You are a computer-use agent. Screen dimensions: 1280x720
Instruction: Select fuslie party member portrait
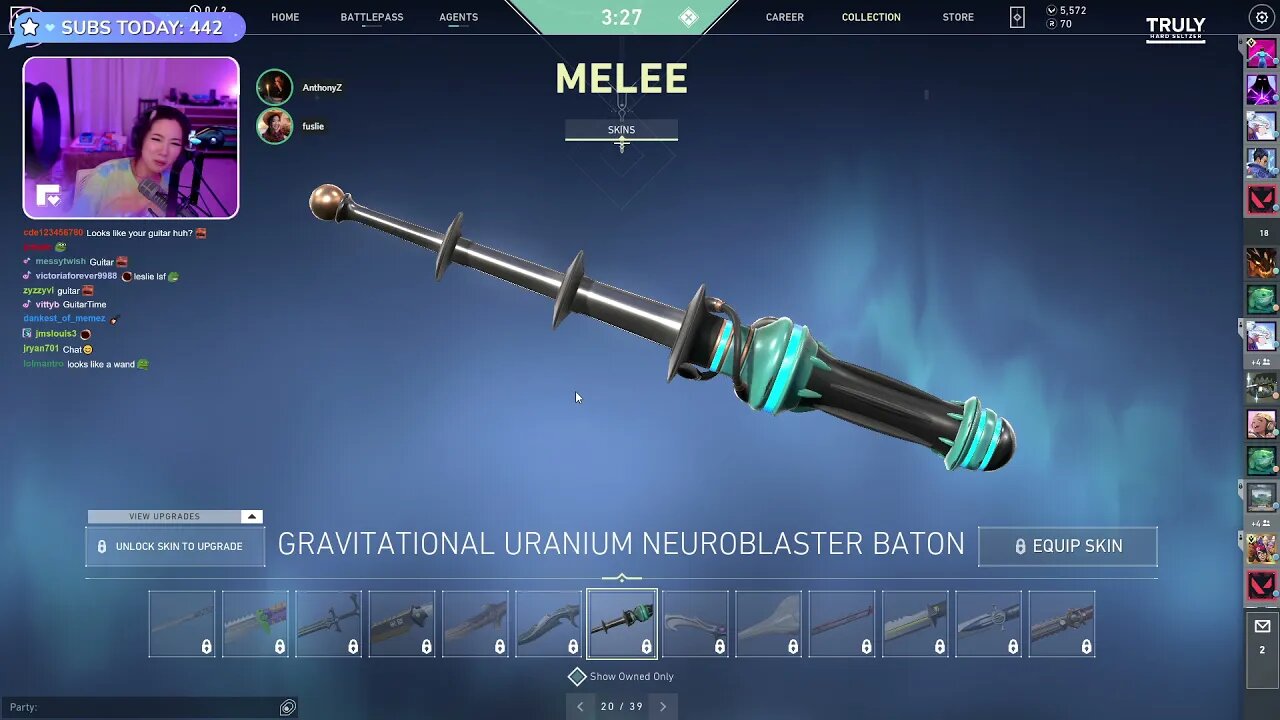pos(275,126)
